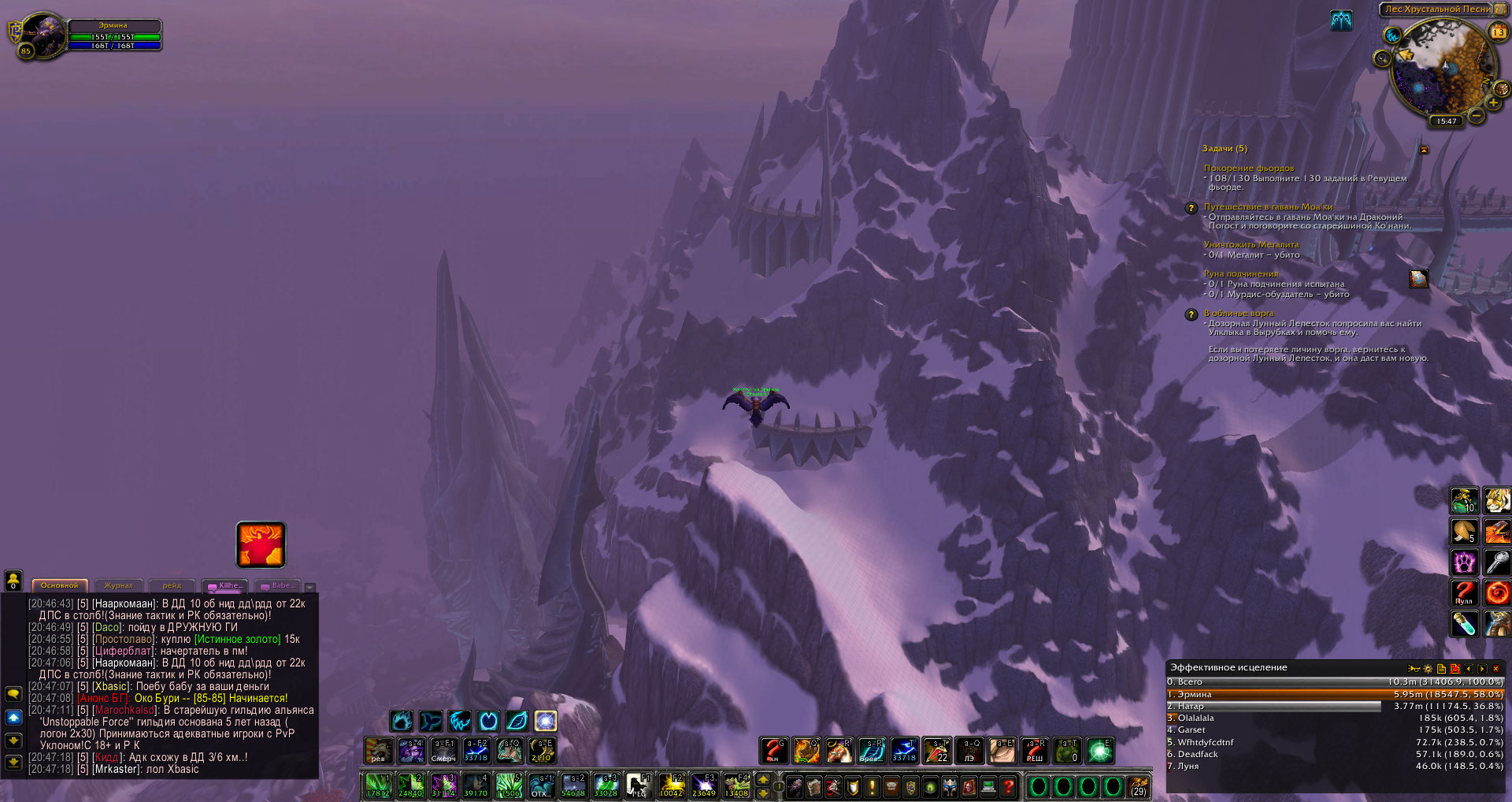
Task: Open the red question mark help menu
Action: click(x=1008, y=786)
